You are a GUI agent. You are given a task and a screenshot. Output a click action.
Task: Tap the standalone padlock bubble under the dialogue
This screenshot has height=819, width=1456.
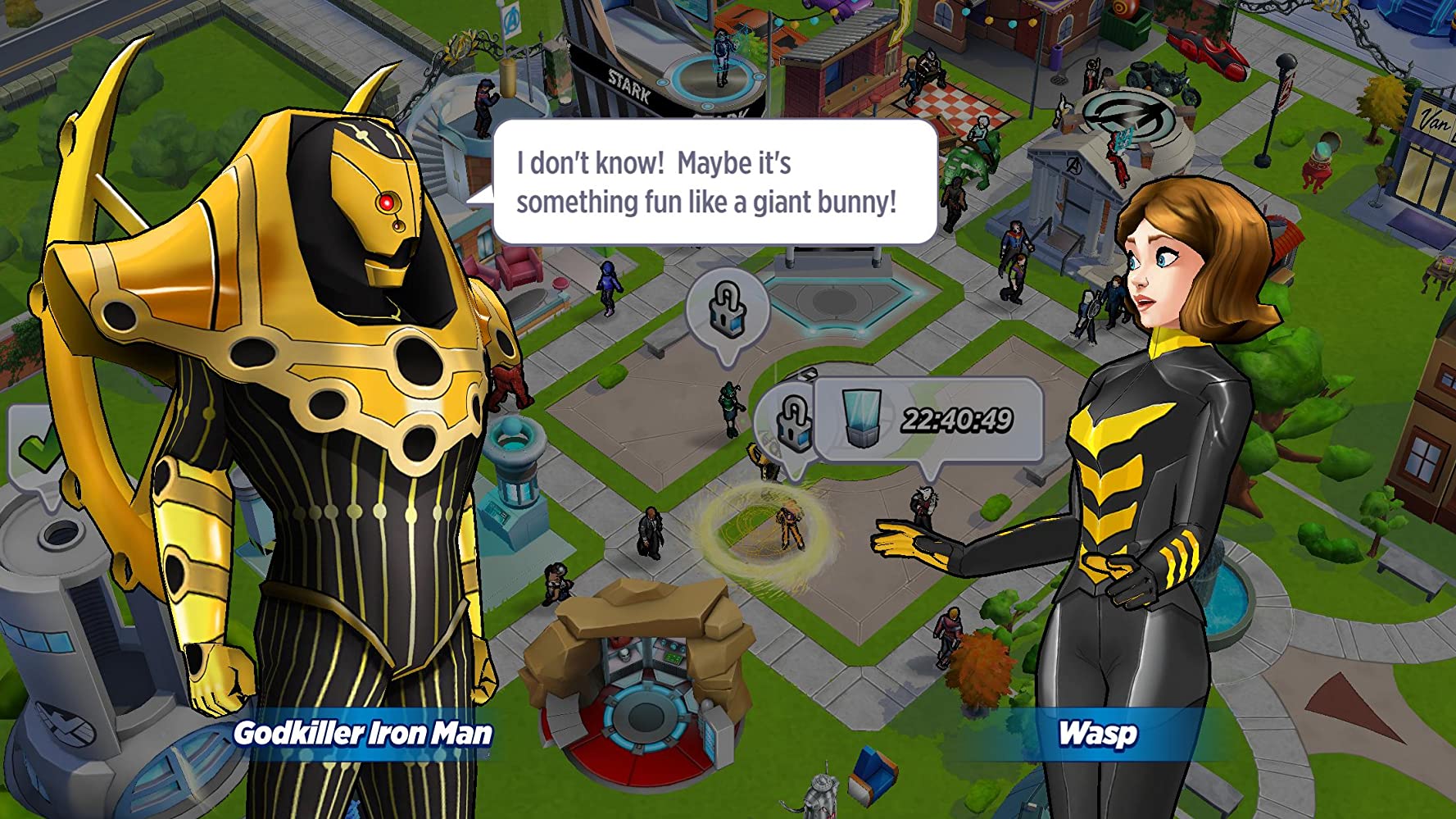click(x=727, y=309)
